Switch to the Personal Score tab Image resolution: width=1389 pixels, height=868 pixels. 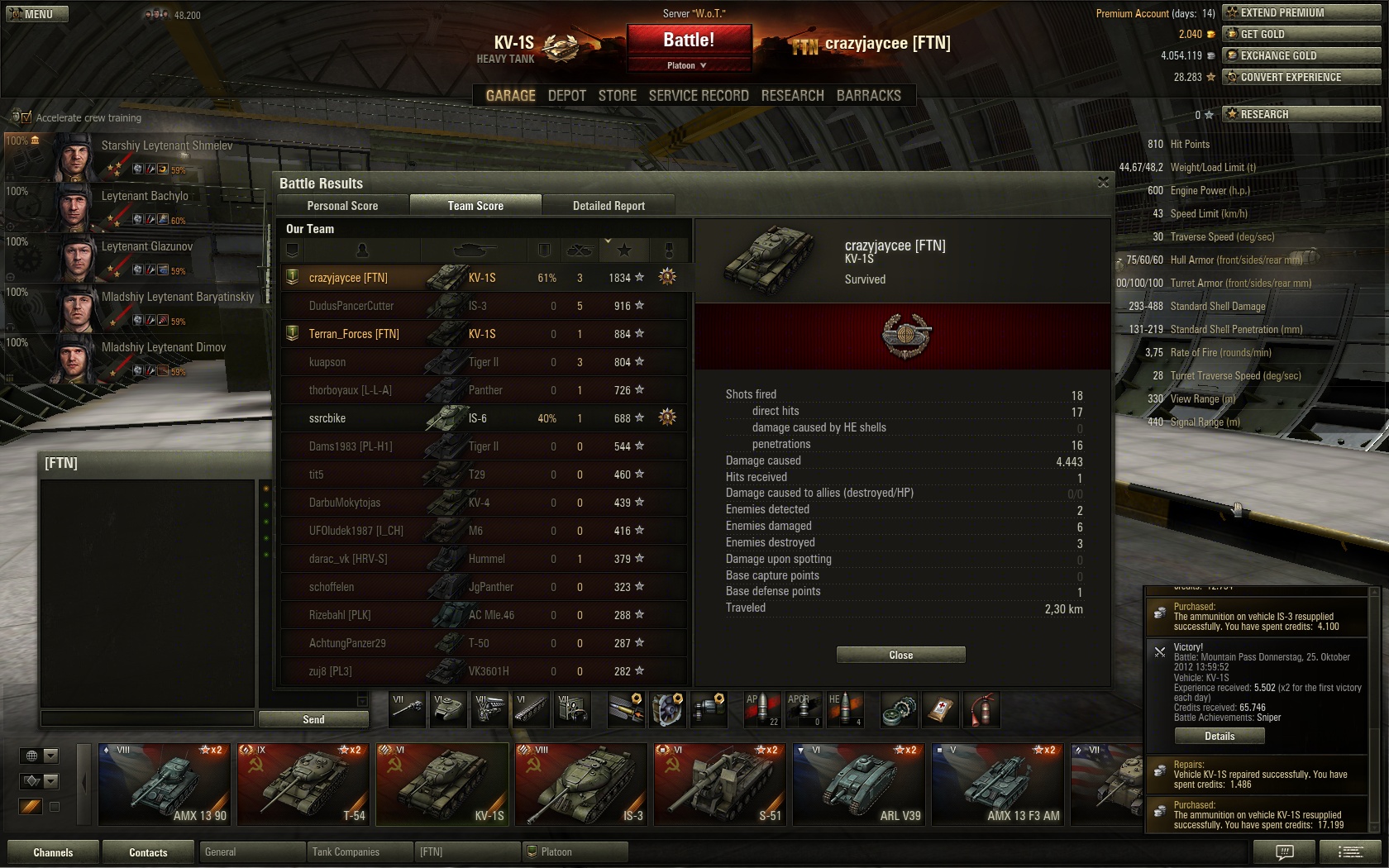(x=342, y=206)
